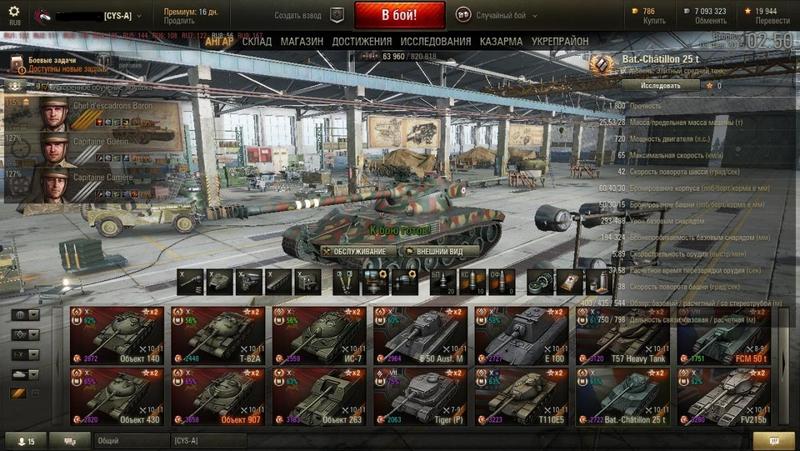The width and height of the screenshot is (800, 451).
Task: Switch to the КАЗАРМА tab
Action: pos(500,42)
